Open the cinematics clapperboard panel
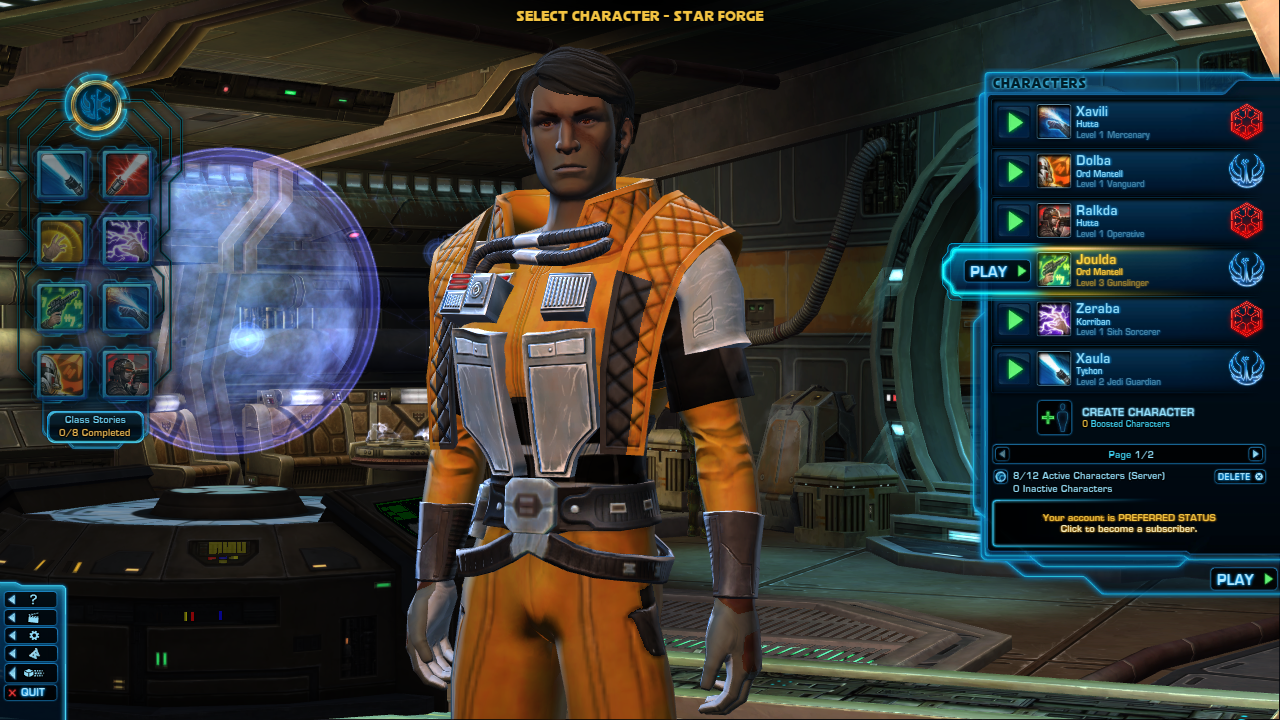 point(31,617)
